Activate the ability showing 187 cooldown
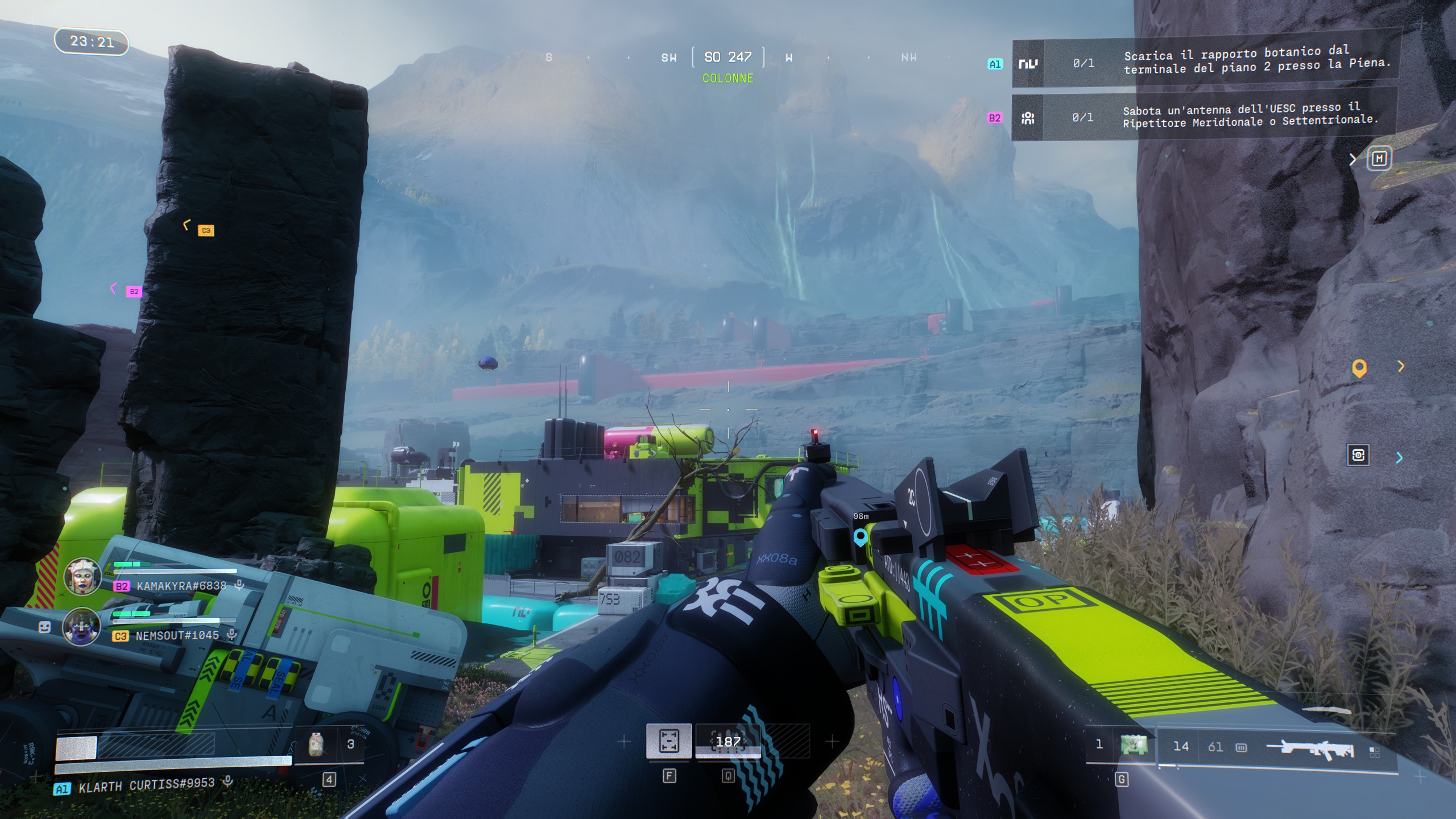 coord(728,742)
